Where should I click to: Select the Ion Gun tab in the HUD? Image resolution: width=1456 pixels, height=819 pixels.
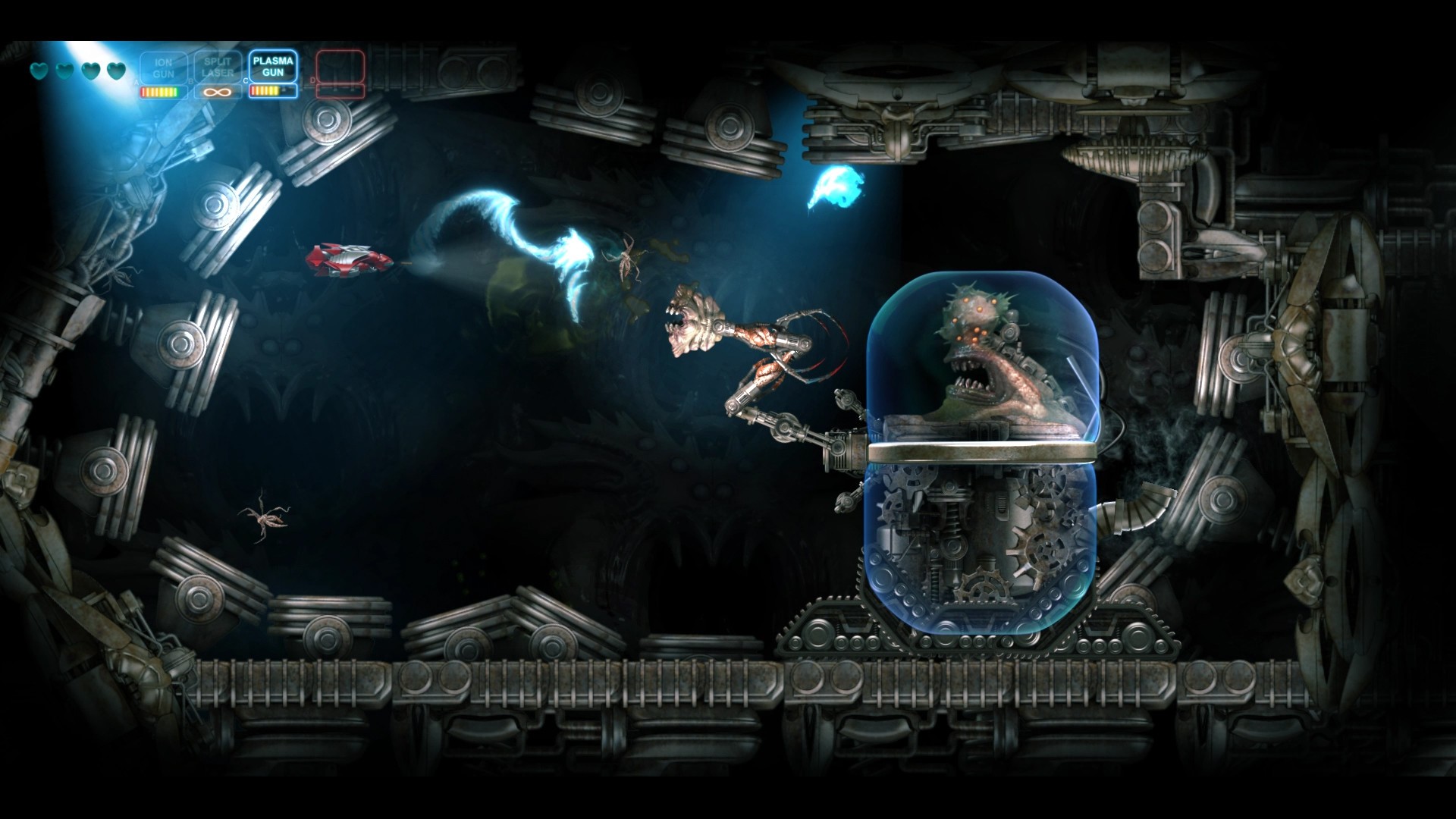tap(164, 68)
